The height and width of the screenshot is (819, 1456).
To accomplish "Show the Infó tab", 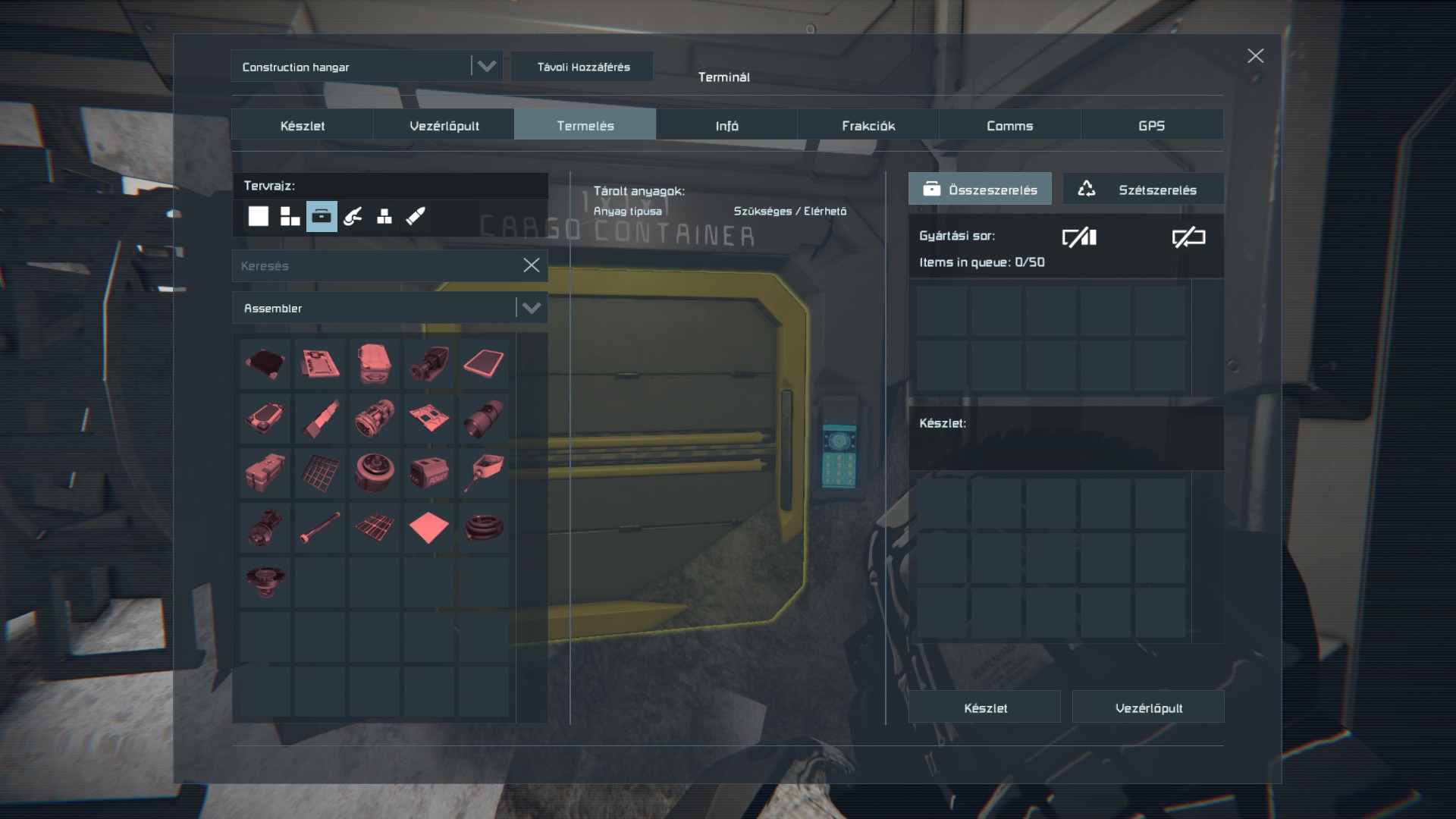I will (x=726, y=126).
